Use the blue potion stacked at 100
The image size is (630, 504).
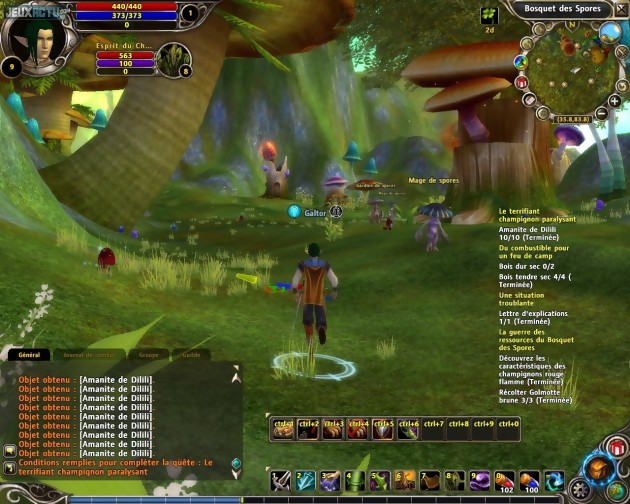click(529, 481)
